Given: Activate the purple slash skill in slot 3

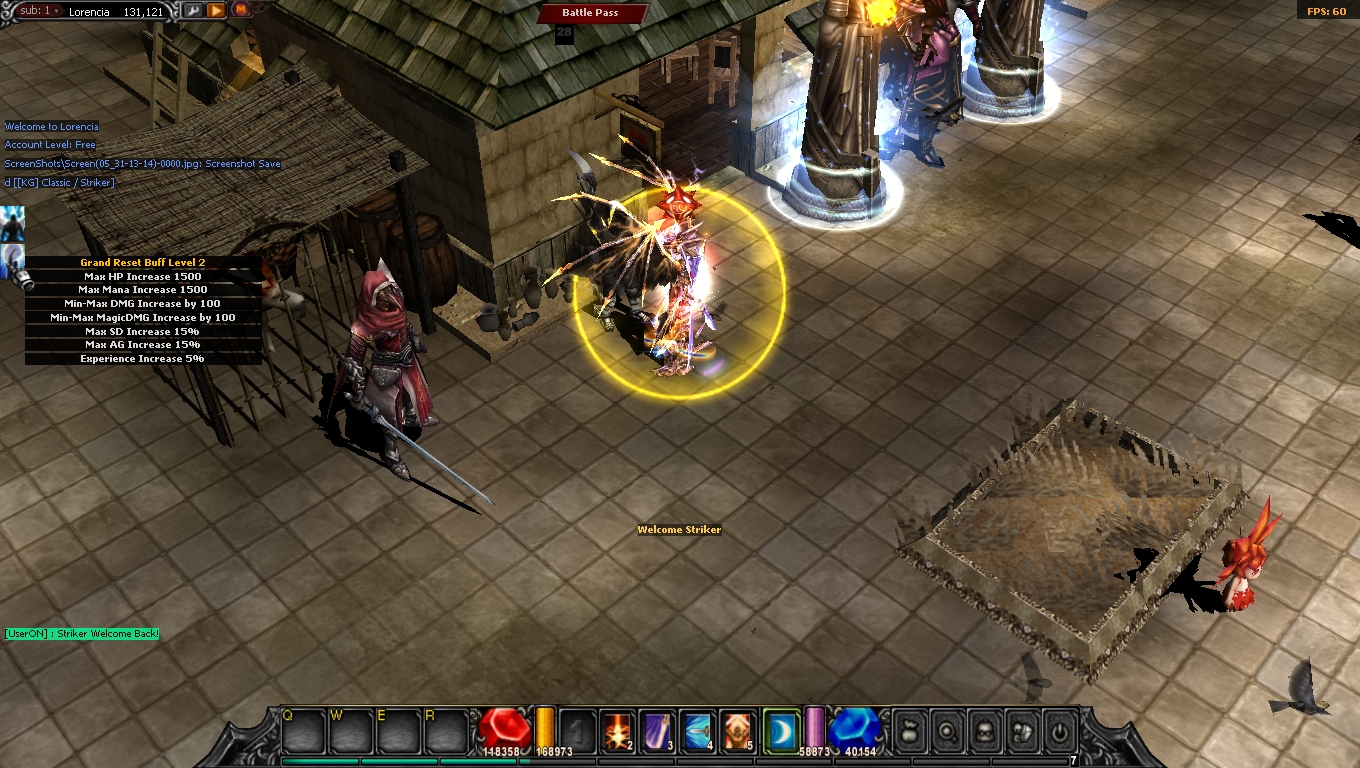Looking at the screenshot, I should coord(658,731).
